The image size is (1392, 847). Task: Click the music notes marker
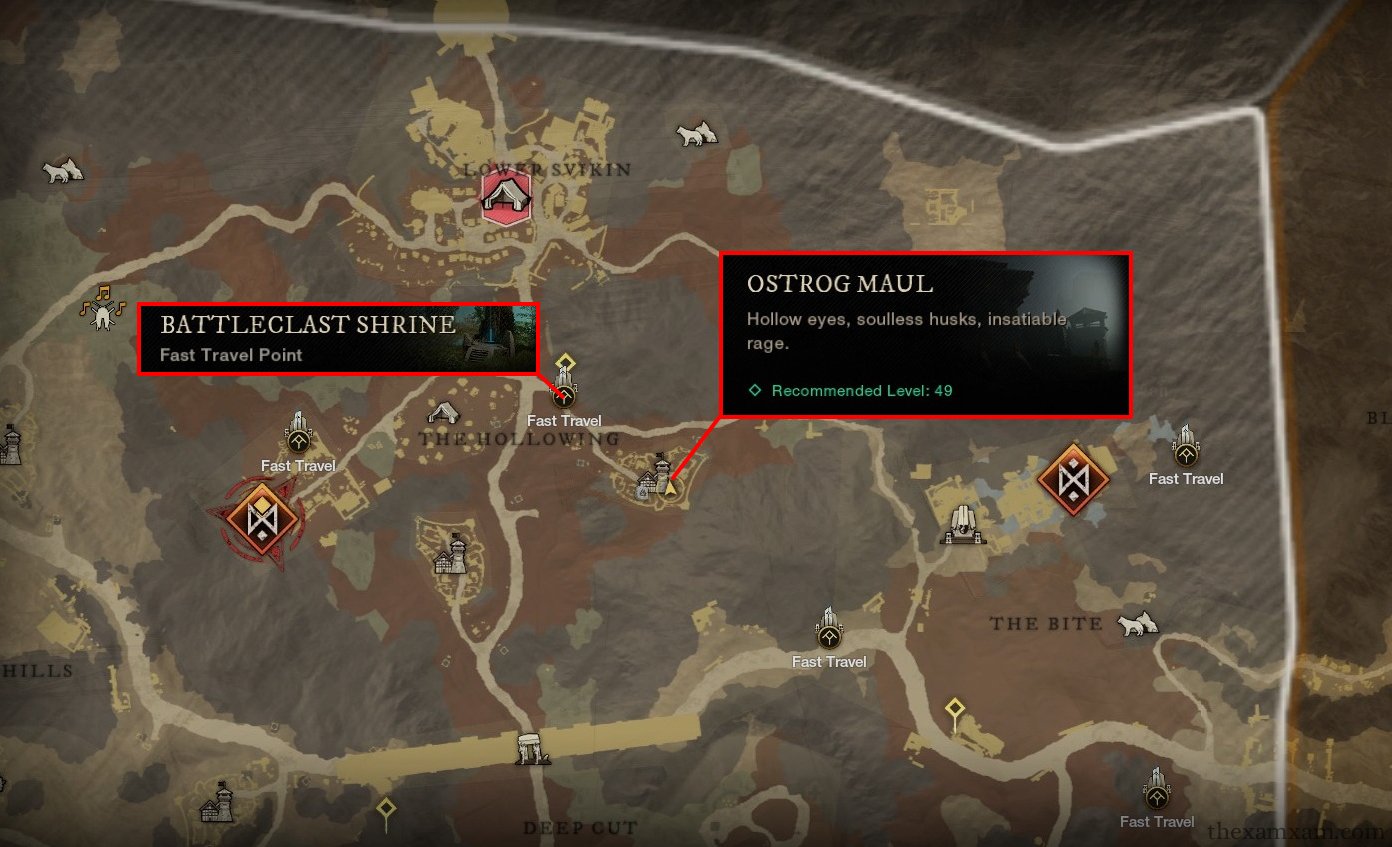click(101, 309)
